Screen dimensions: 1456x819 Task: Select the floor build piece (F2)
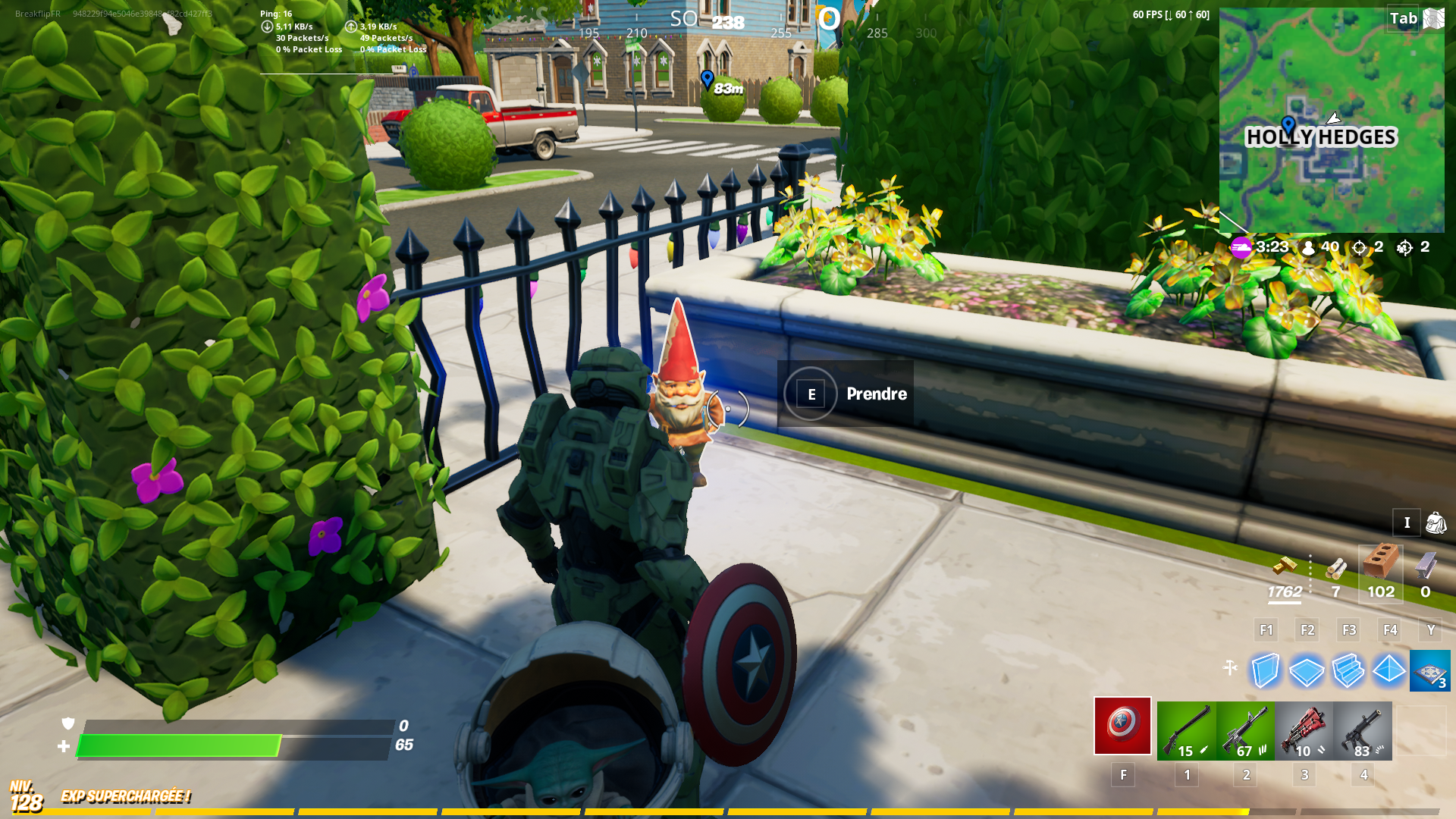pos(1307,670)
